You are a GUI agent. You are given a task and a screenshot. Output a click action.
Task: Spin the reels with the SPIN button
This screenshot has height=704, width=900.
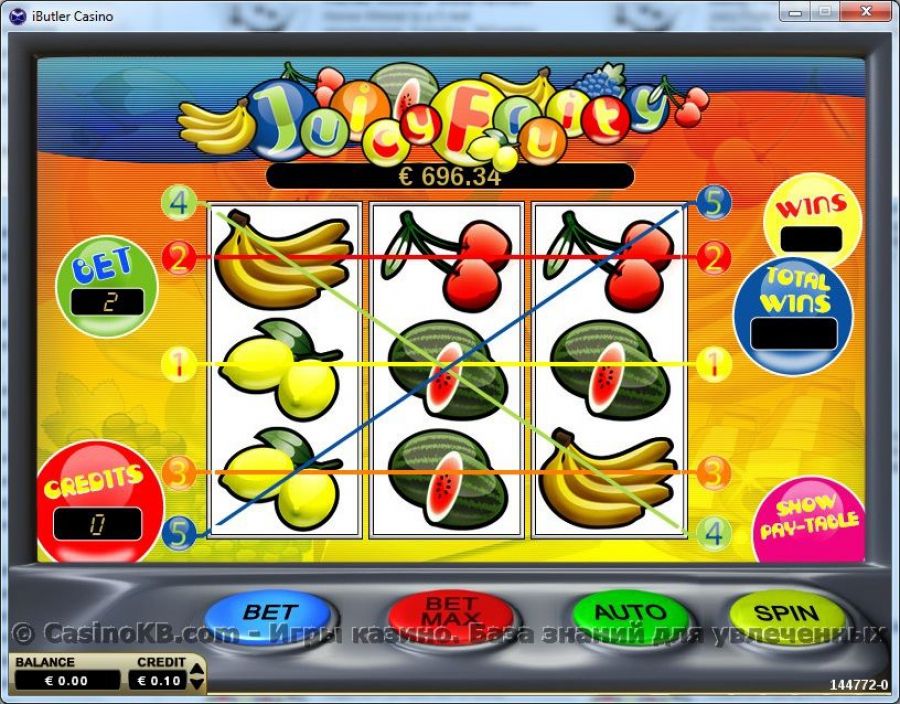click(786, 613)
